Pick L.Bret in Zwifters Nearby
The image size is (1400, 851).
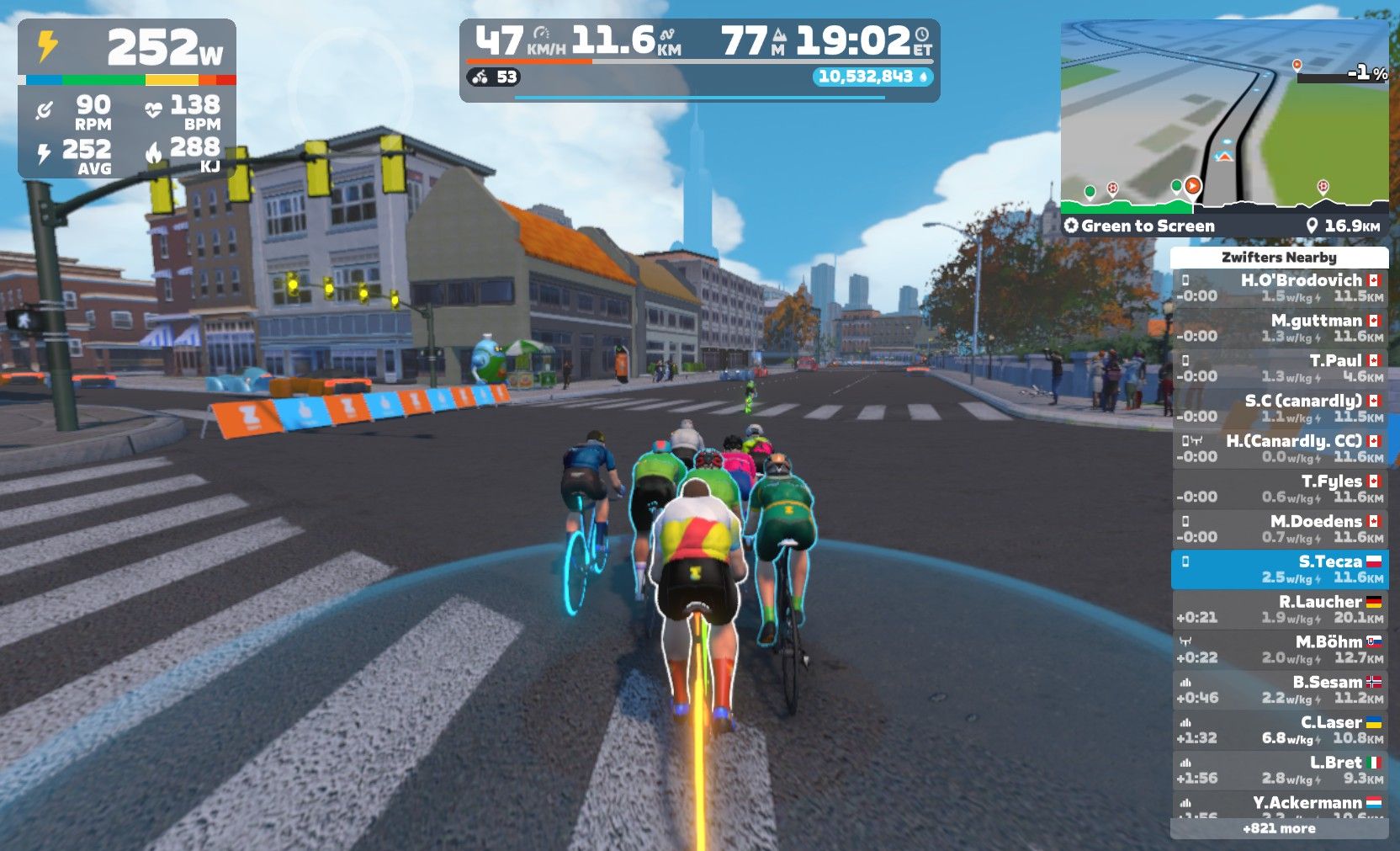[x=1279, y=770]
